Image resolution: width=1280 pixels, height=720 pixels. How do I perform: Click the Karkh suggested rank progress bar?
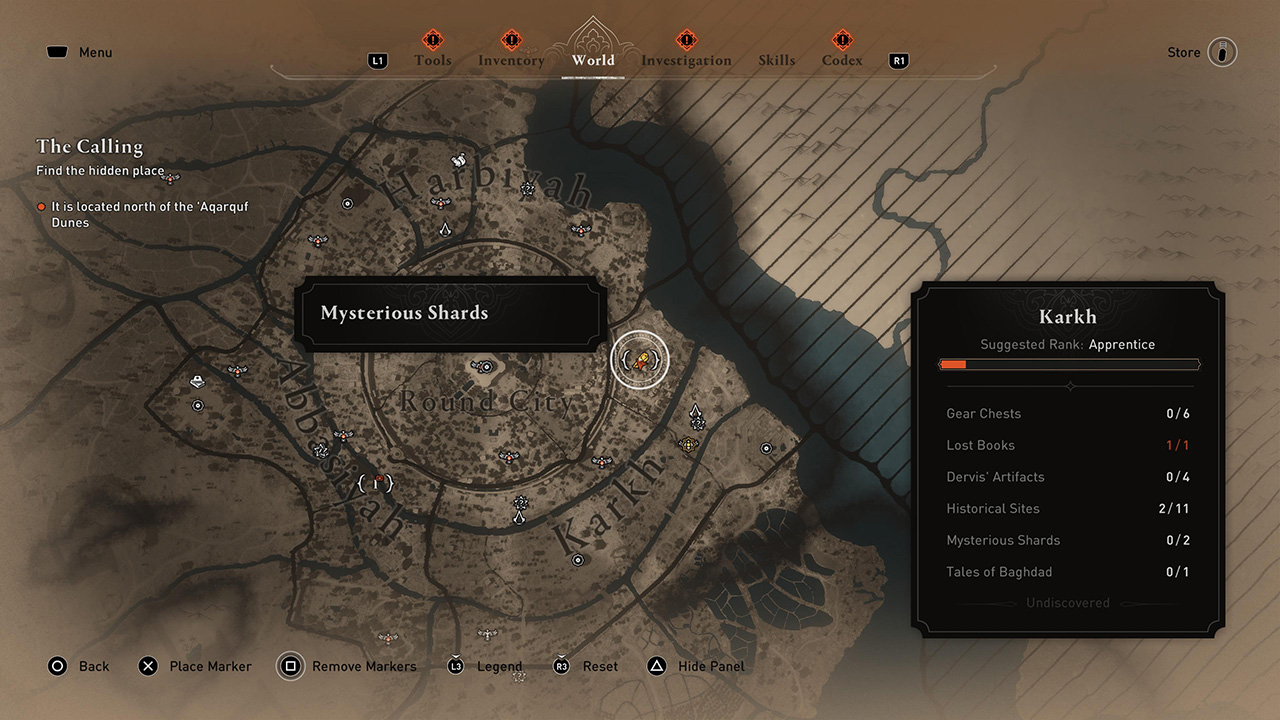click(1069, 364)
